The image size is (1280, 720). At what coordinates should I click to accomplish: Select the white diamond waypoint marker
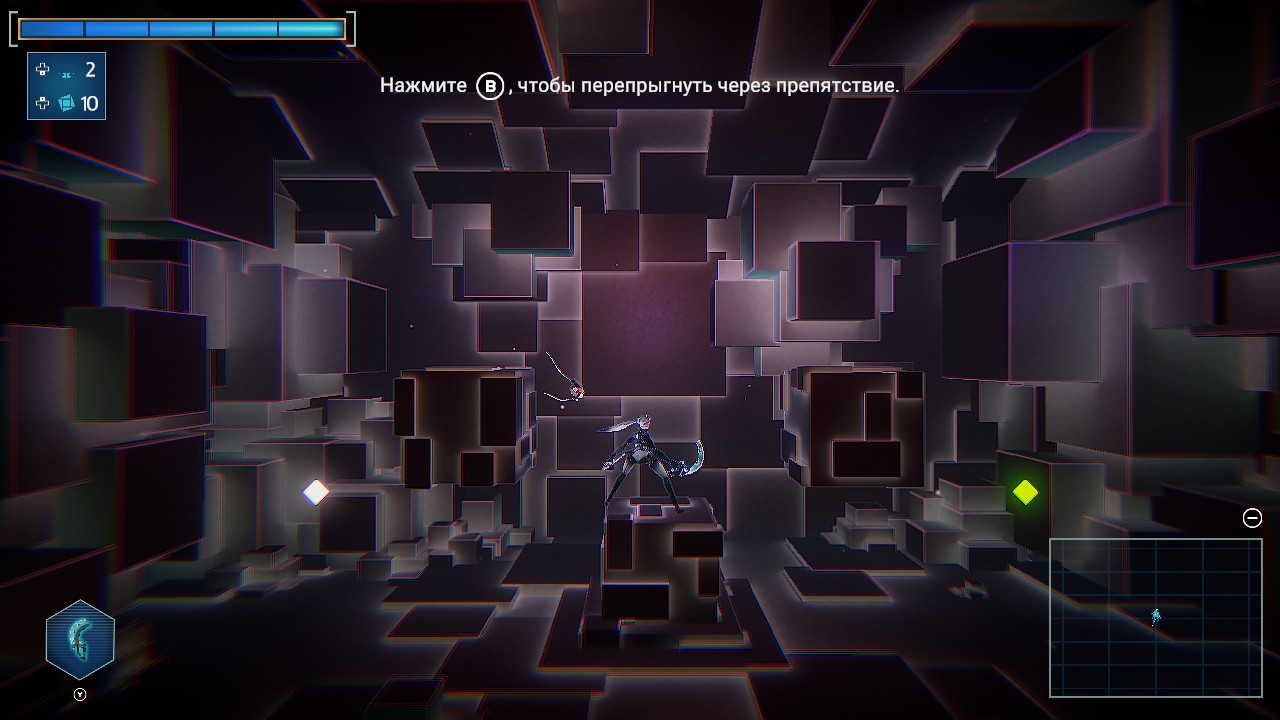pyautogui.click(x=316, y=492)
